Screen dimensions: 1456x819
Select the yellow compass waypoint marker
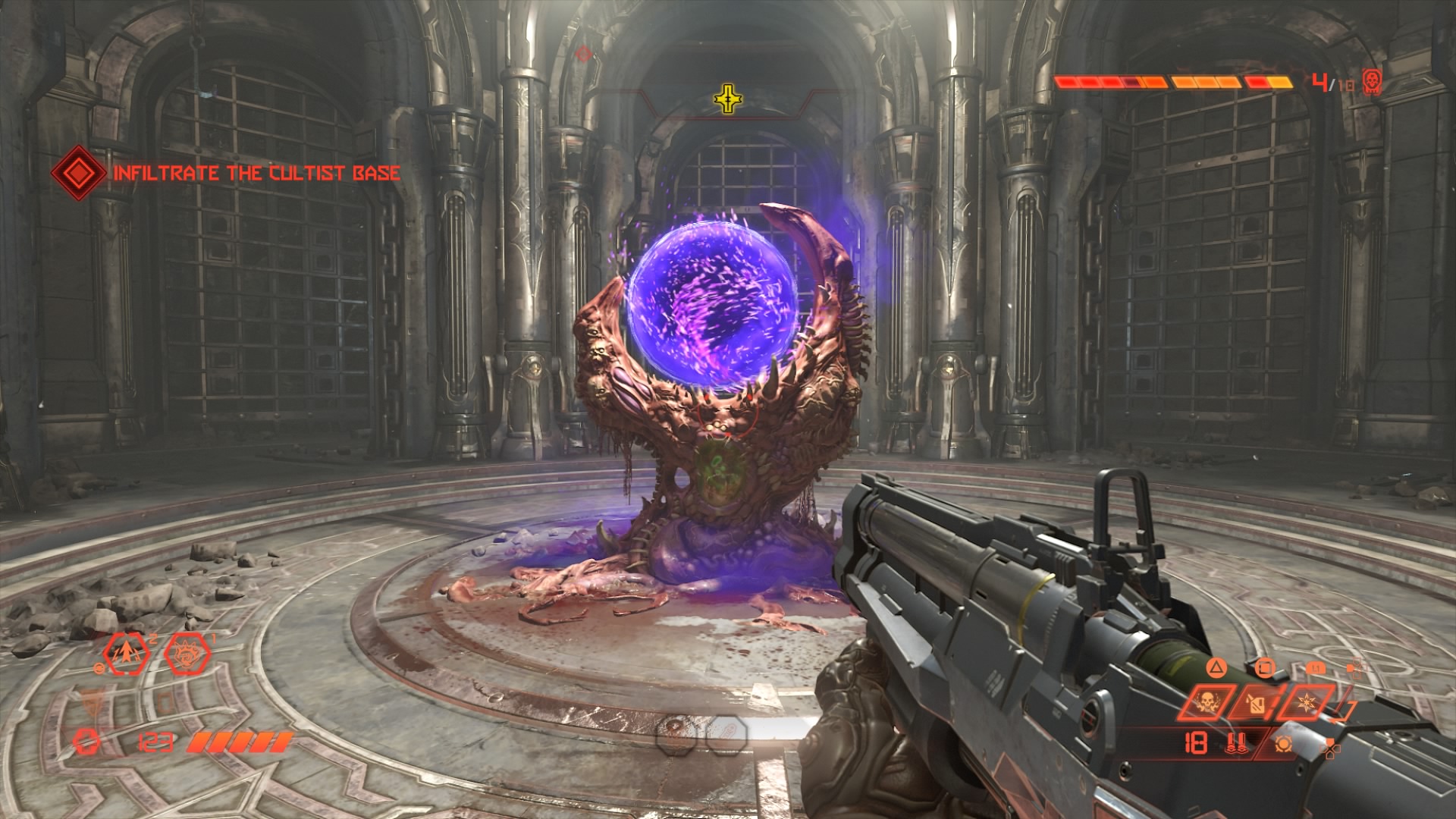coord(728,99)
